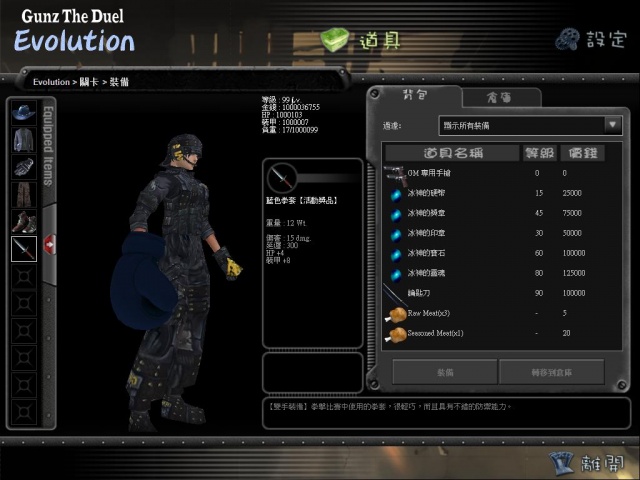
Task: Click the 轉移到倉庫 transfer-to-storage button
Action: click(551, 371)
